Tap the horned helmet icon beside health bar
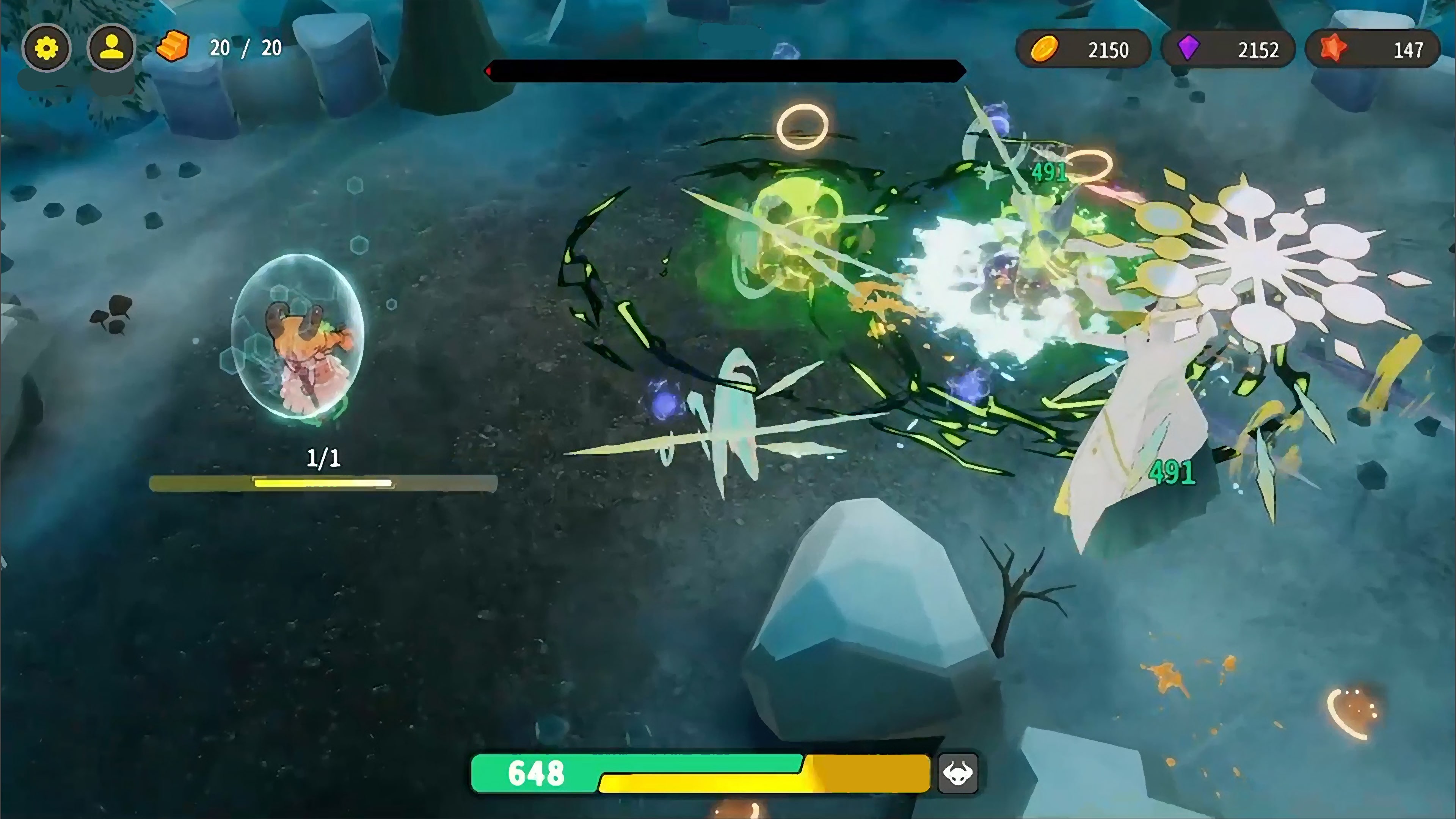 [x=957, y=774]
